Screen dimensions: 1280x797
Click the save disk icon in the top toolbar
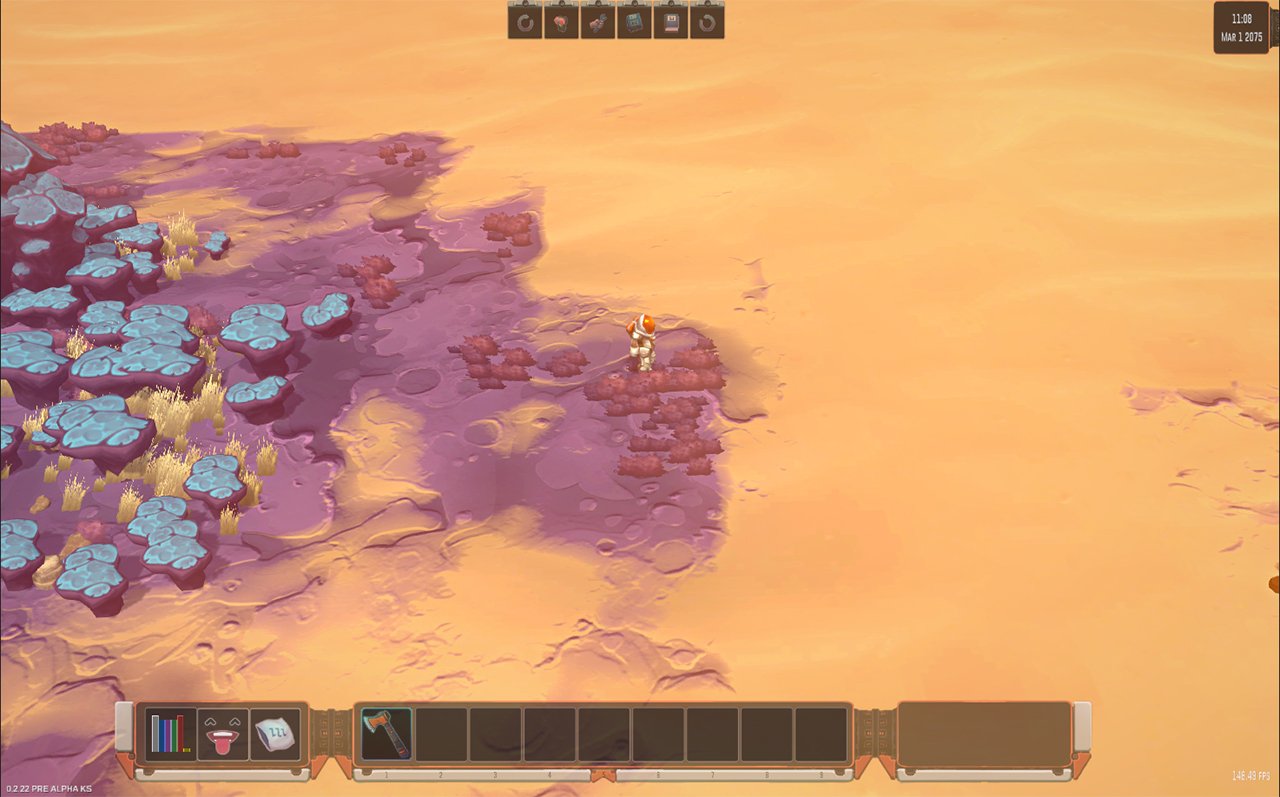(672, 22)
